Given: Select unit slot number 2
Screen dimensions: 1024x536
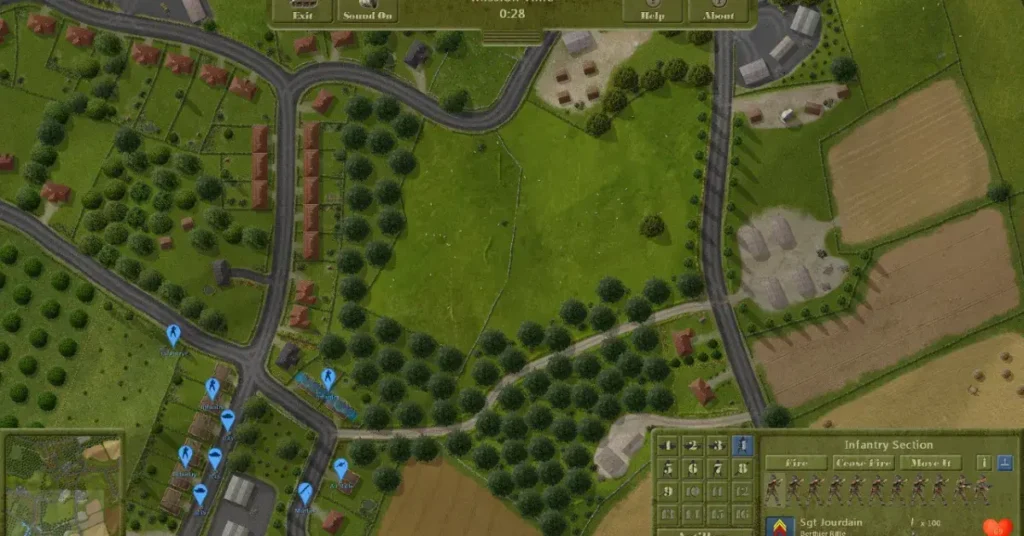Looking at the screenshot, I should 692,446.
